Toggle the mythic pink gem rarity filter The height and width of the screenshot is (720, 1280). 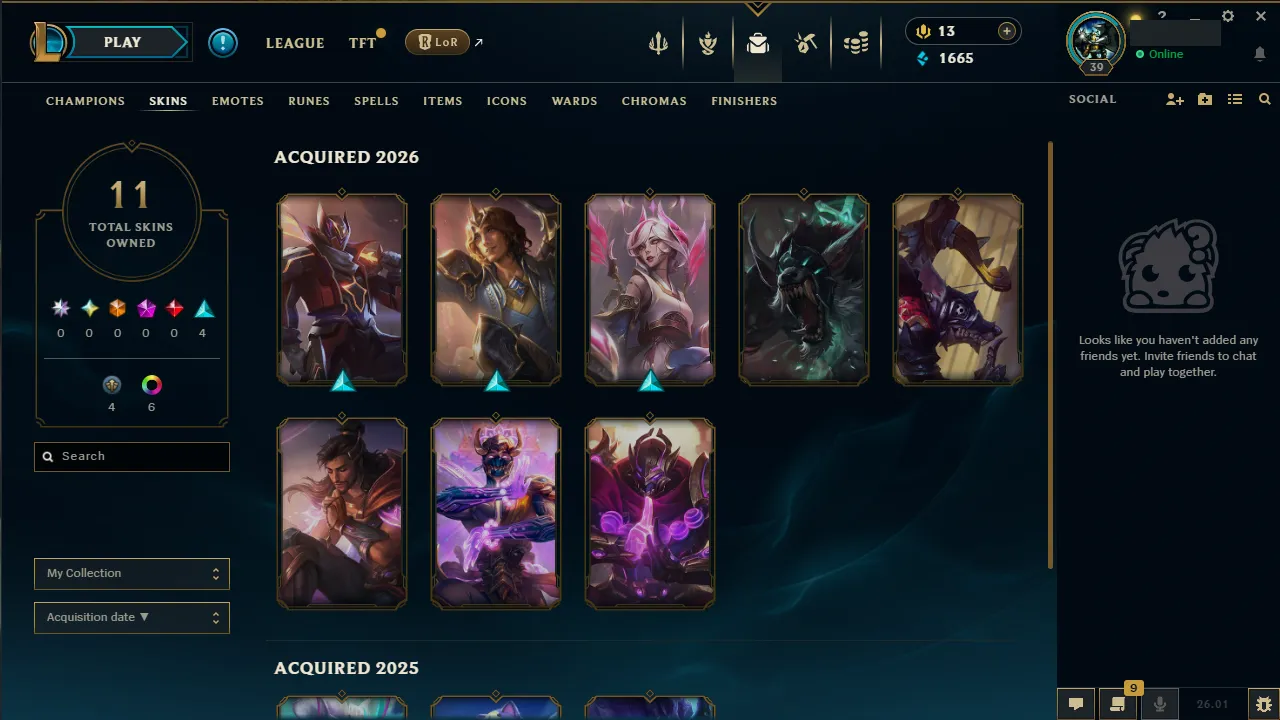click(145, 308)
